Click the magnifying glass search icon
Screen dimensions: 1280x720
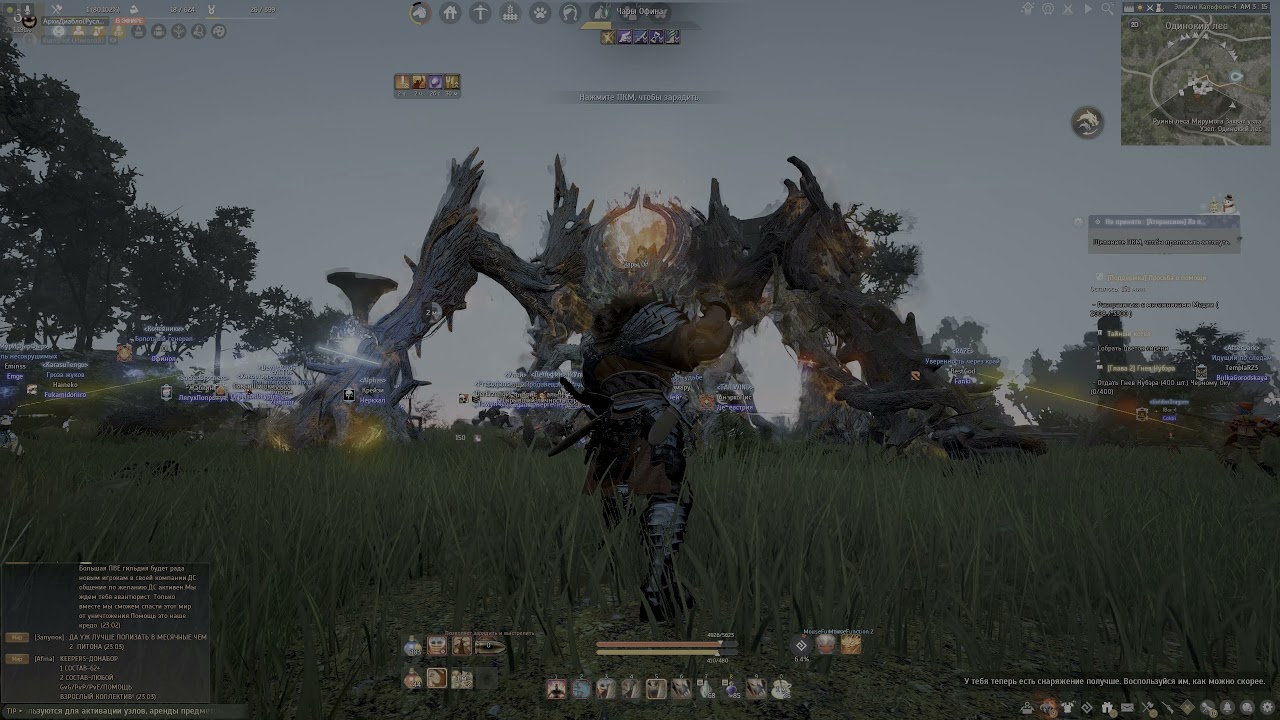(x=1108, y=9)
